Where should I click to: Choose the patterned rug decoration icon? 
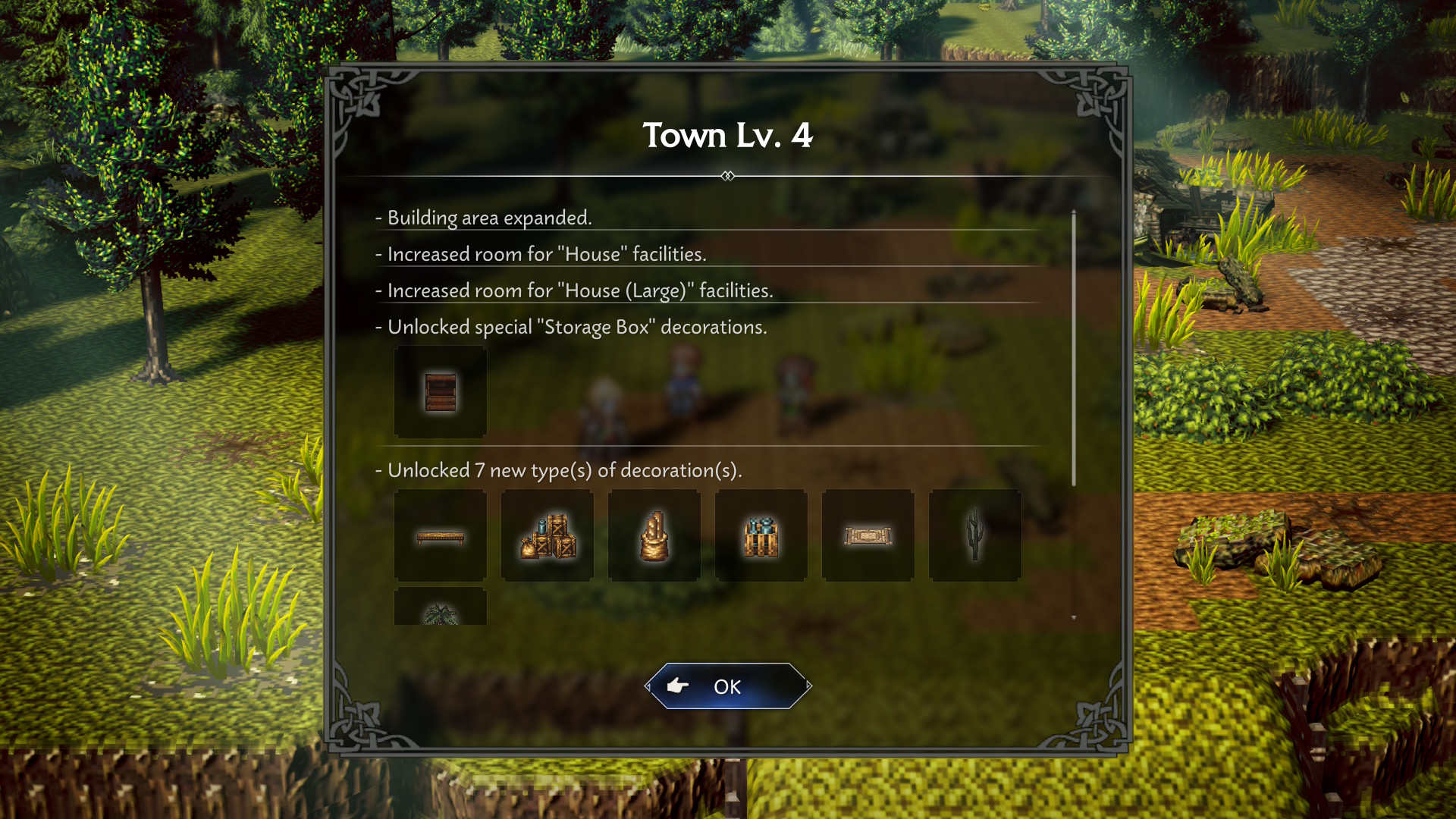pyautogui.click(x=868, y=535)
